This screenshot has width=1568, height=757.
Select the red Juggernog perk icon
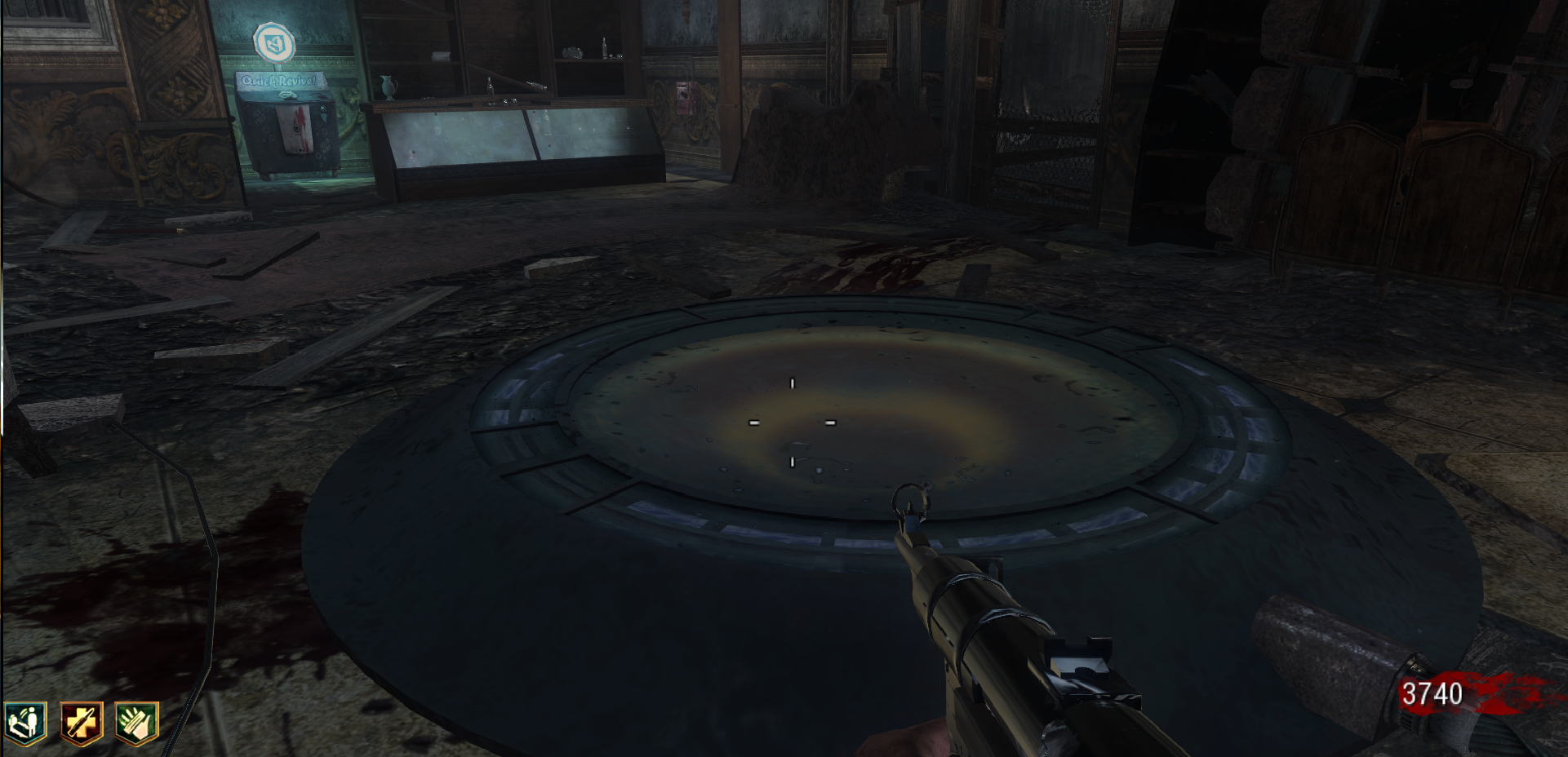82,723
